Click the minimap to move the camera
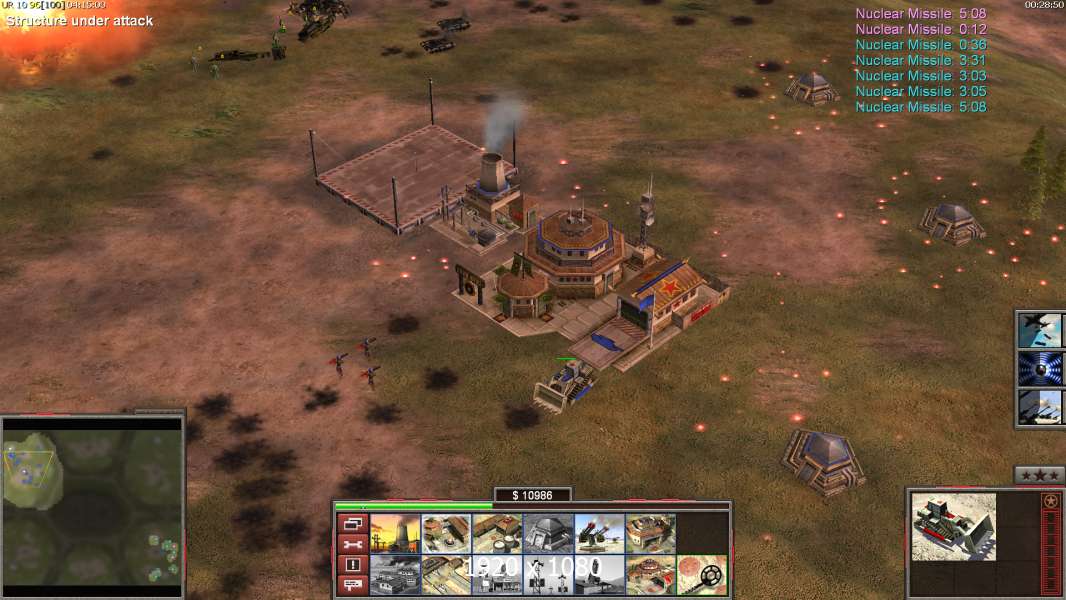This screenshot has height=600, width=1066. 92,501
